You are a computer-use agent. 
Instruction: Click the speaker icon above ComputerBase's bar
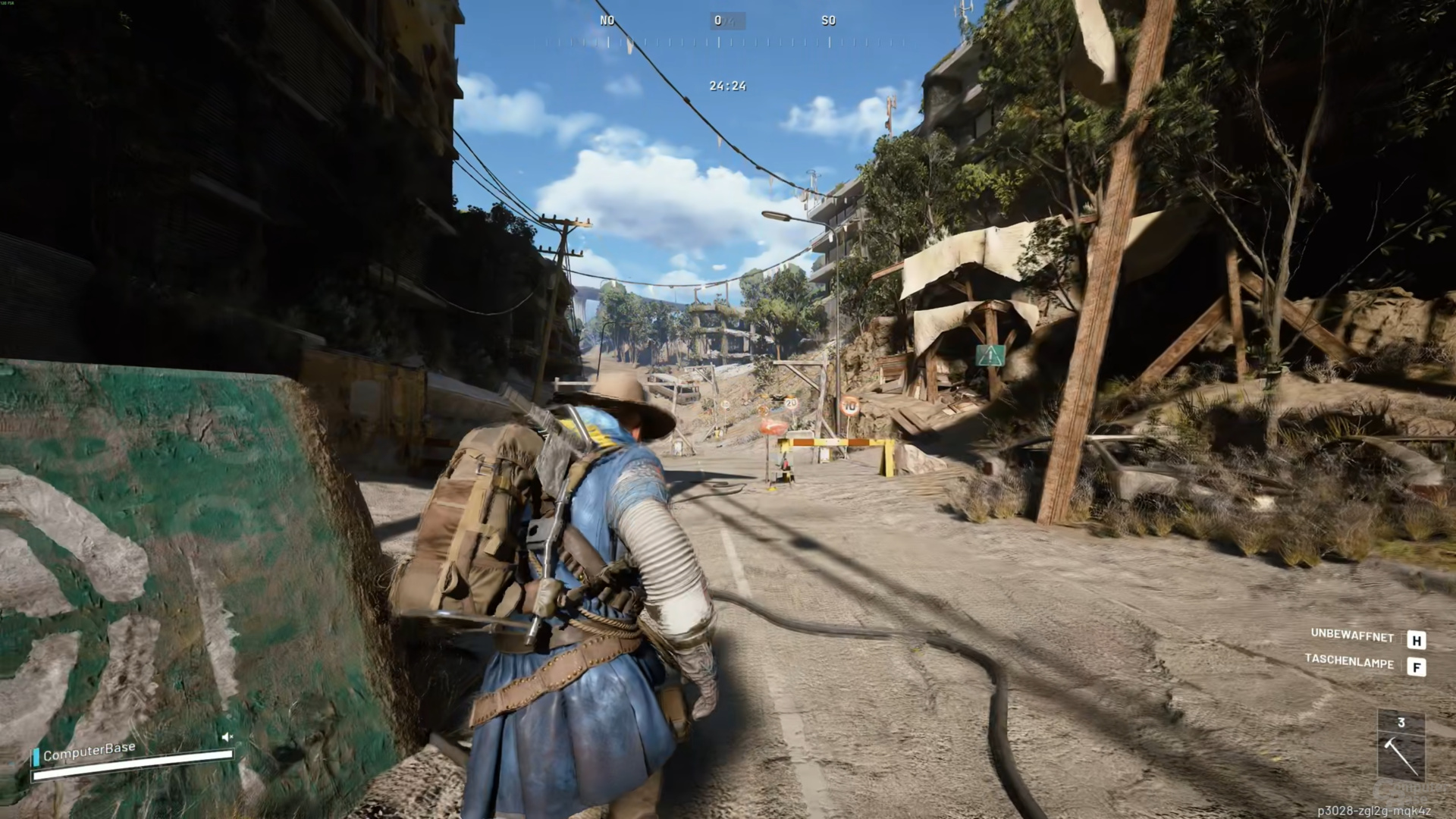pos(227,736)
